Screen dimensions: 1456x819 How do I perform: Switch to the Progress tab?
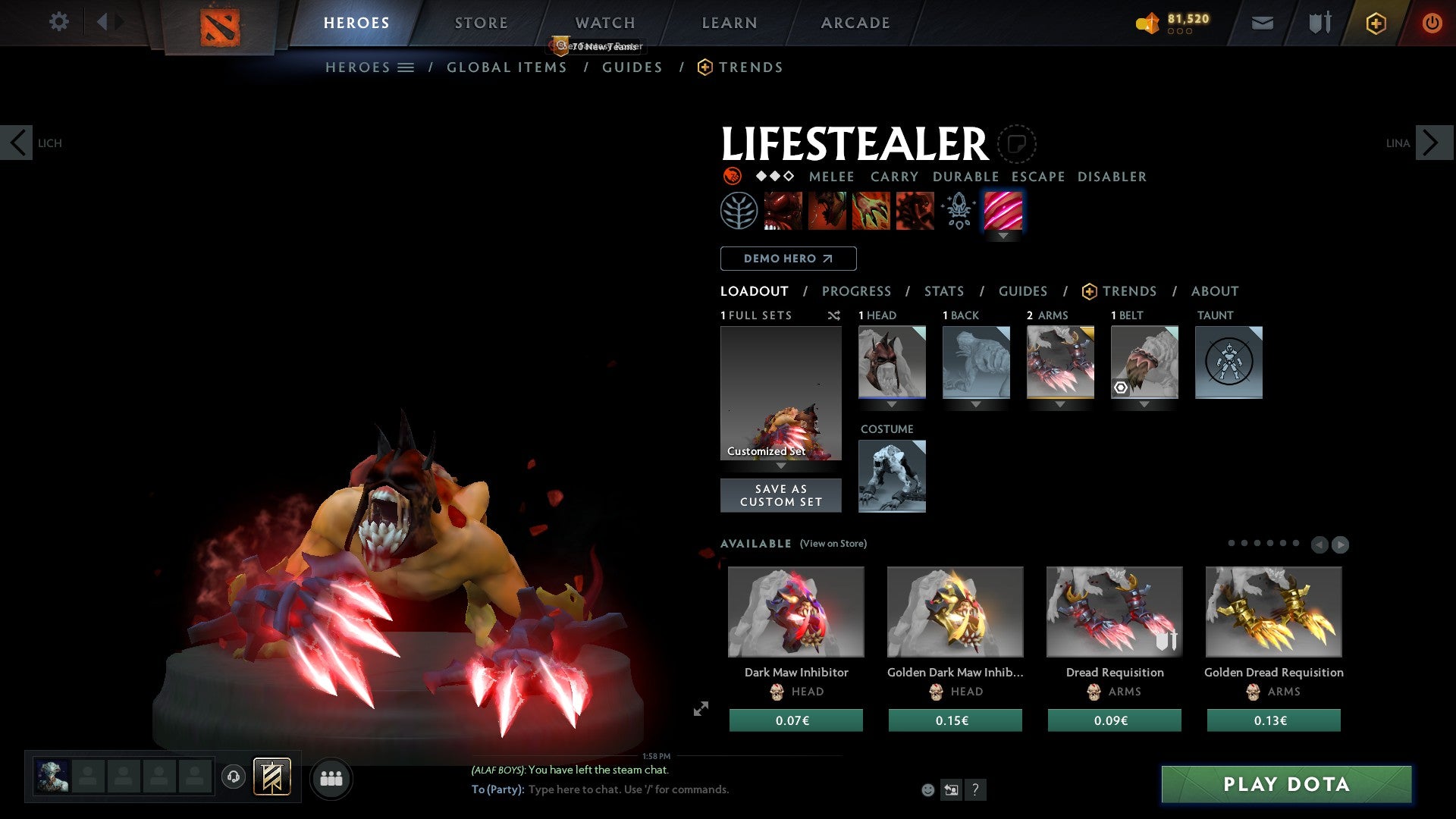coord(857,291)
